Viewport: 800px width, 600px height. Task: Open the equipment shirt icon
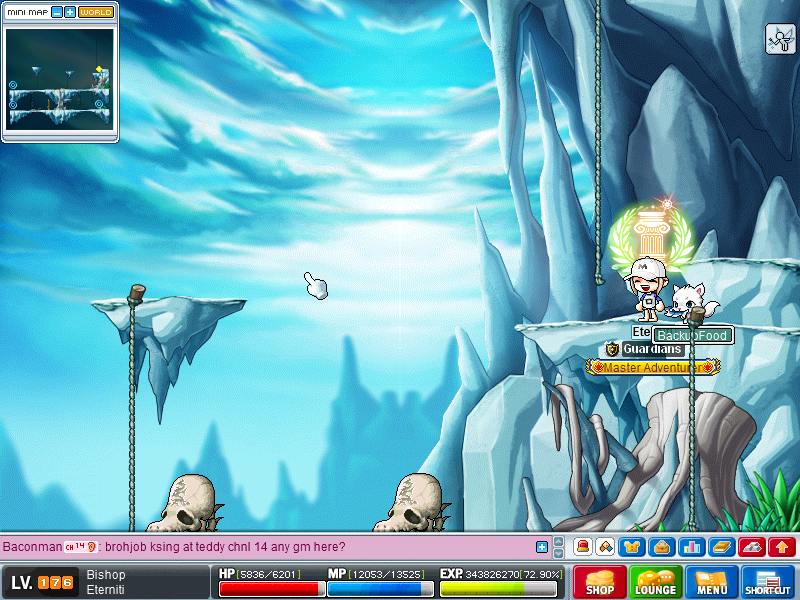(633, 547)
